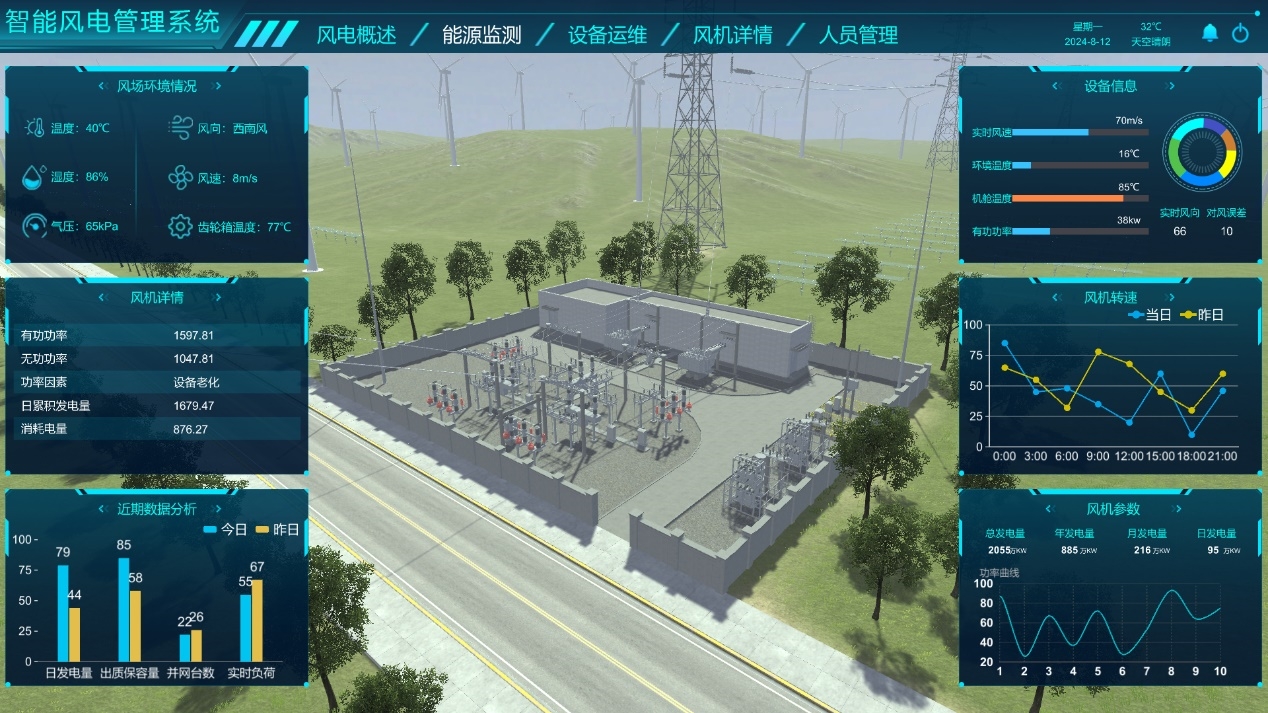Click the ring chart in 设备信息
1268x713 pixels.
click(1201, 153)
